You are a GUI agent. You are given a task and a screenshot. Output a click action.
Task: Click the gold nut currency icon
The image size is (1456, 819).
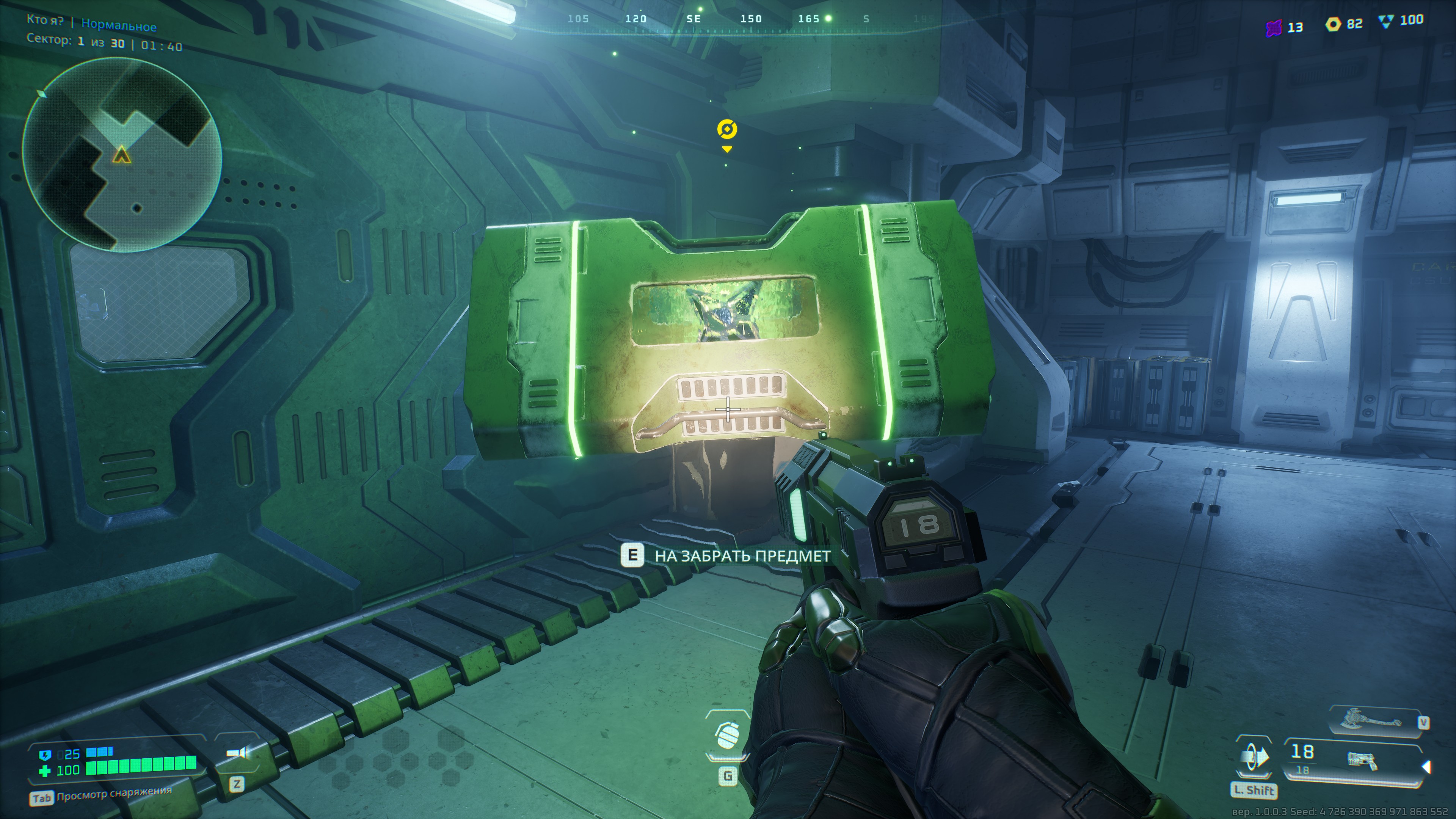click(1333, 24)
